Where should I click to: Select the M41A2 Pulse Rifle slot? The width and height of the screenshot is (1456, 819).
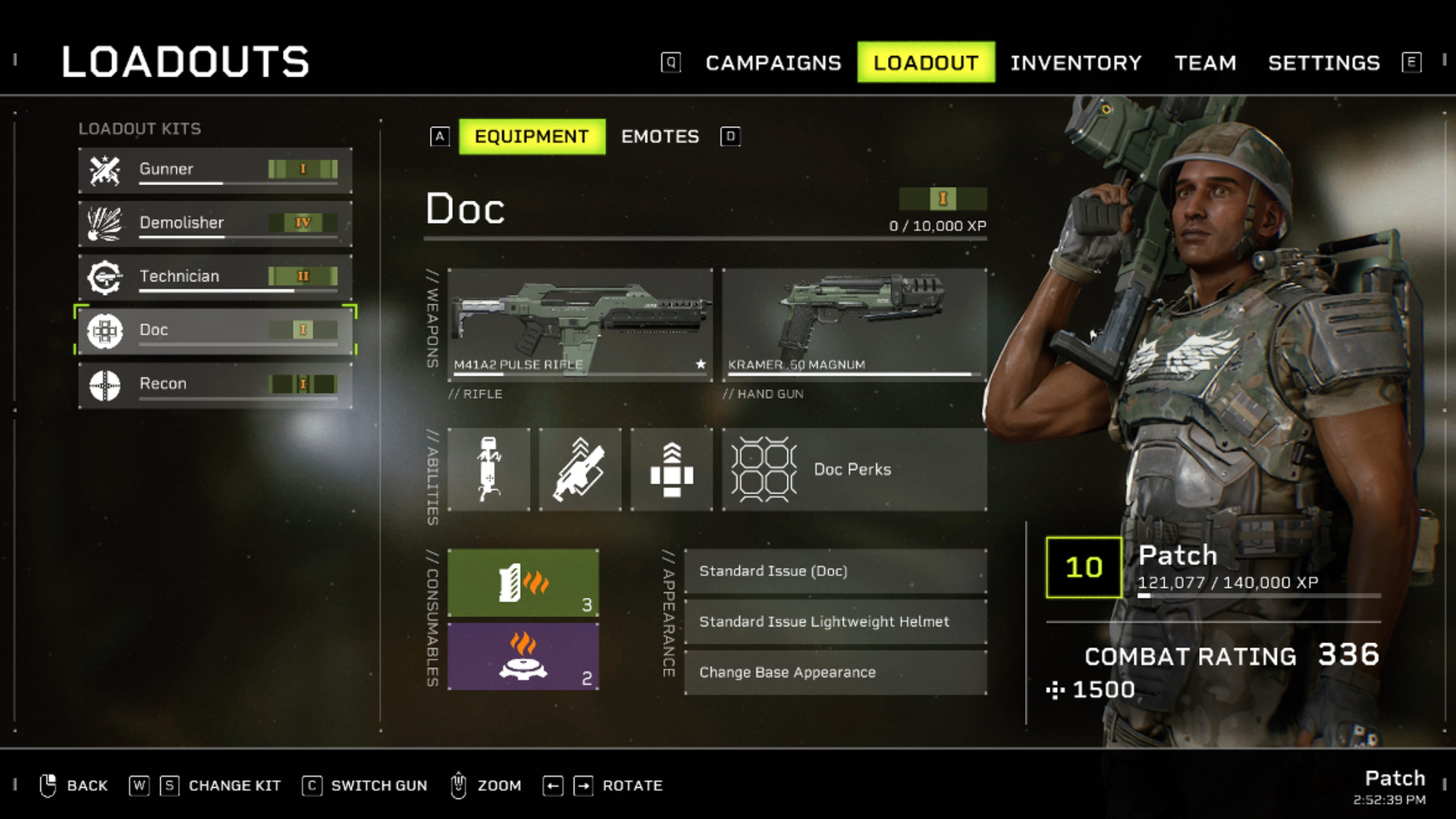[579, 324]
